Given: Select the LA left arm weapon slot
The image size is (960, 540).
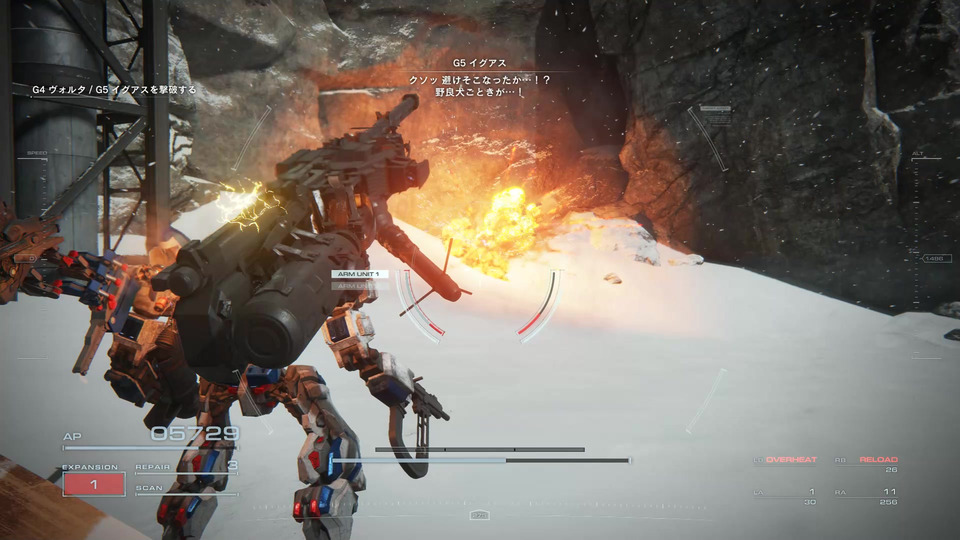Looking at the screenshot, I should (786, 492).
